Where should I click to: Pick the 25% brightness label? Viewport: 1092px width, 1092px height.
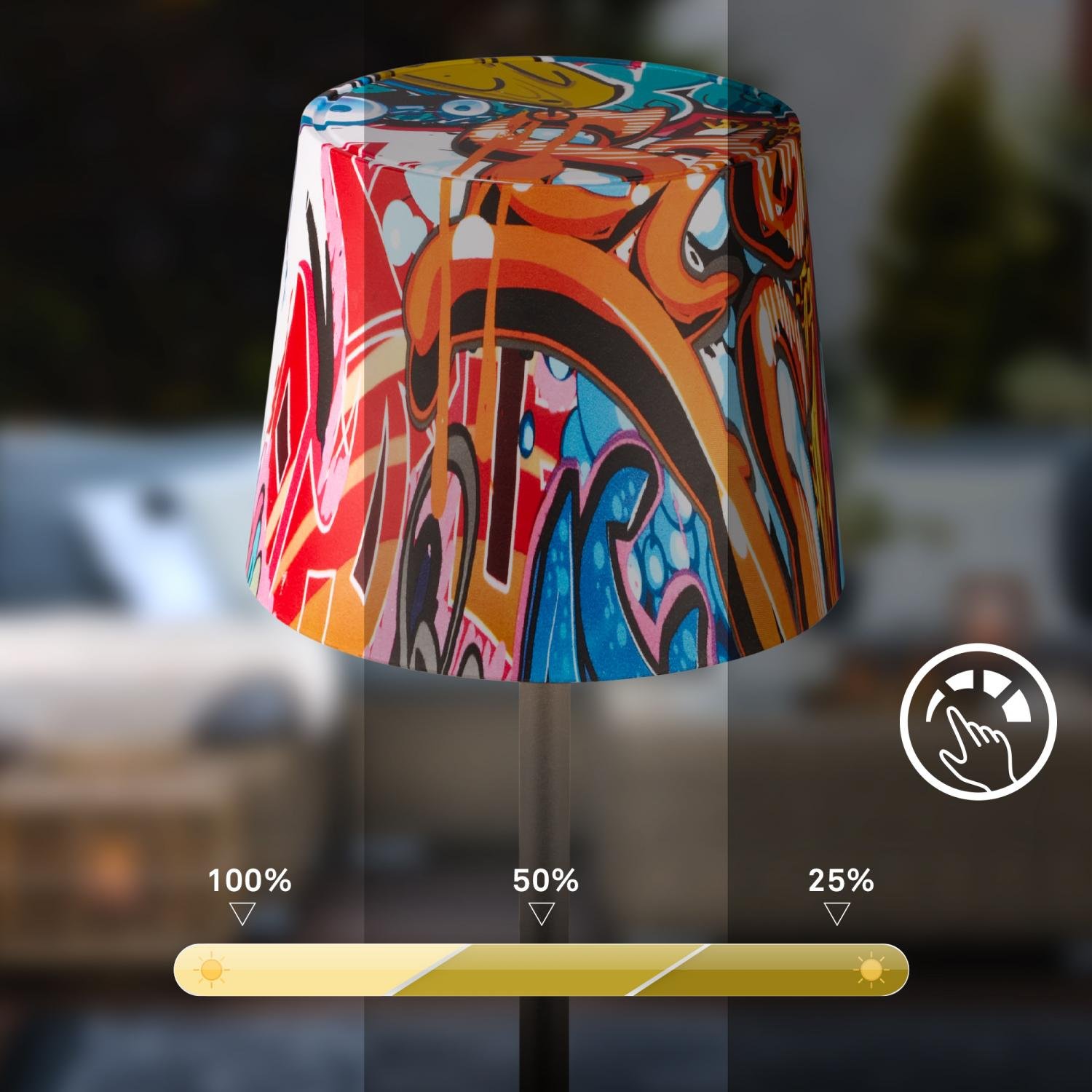(841, 881)
